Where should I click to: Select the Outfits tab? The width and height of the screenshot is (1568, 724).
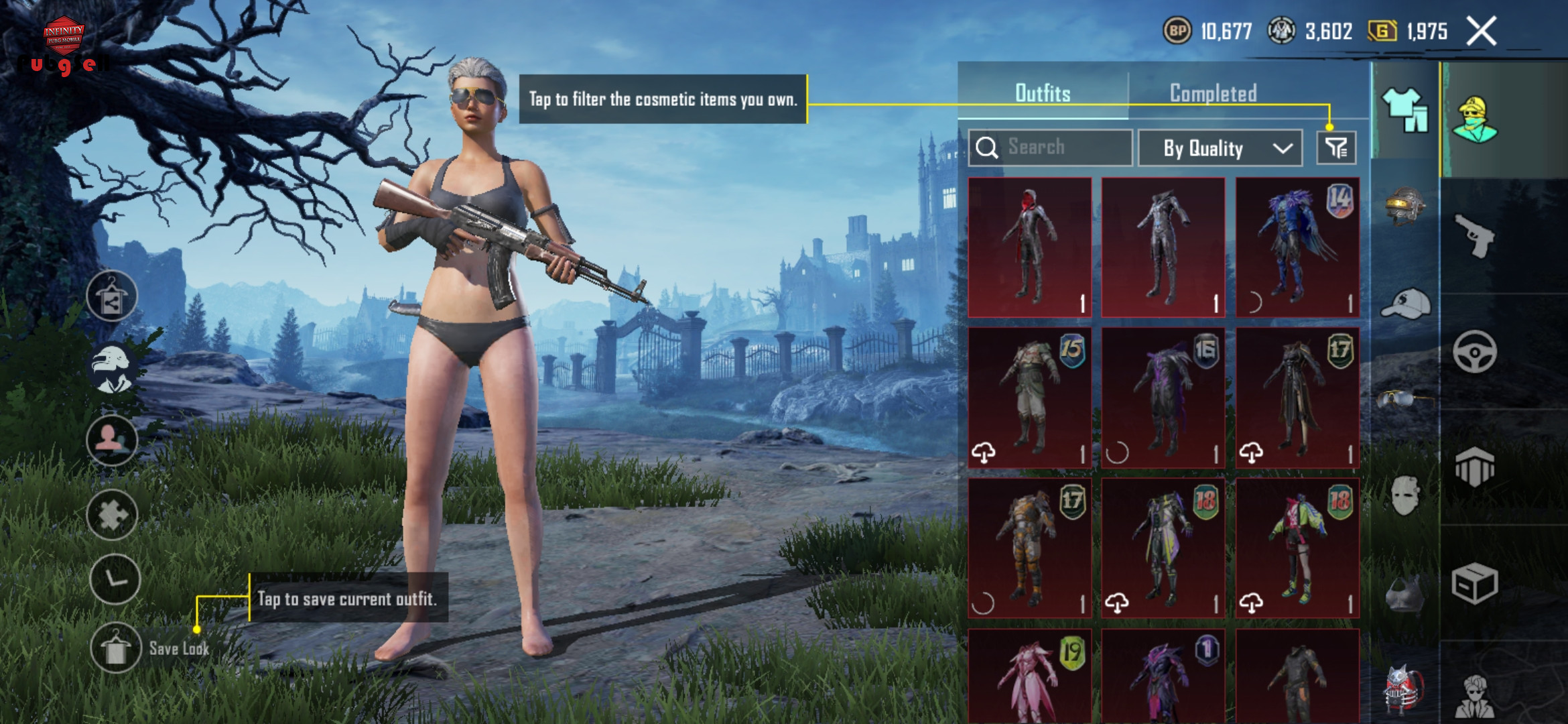[1043, 93]
